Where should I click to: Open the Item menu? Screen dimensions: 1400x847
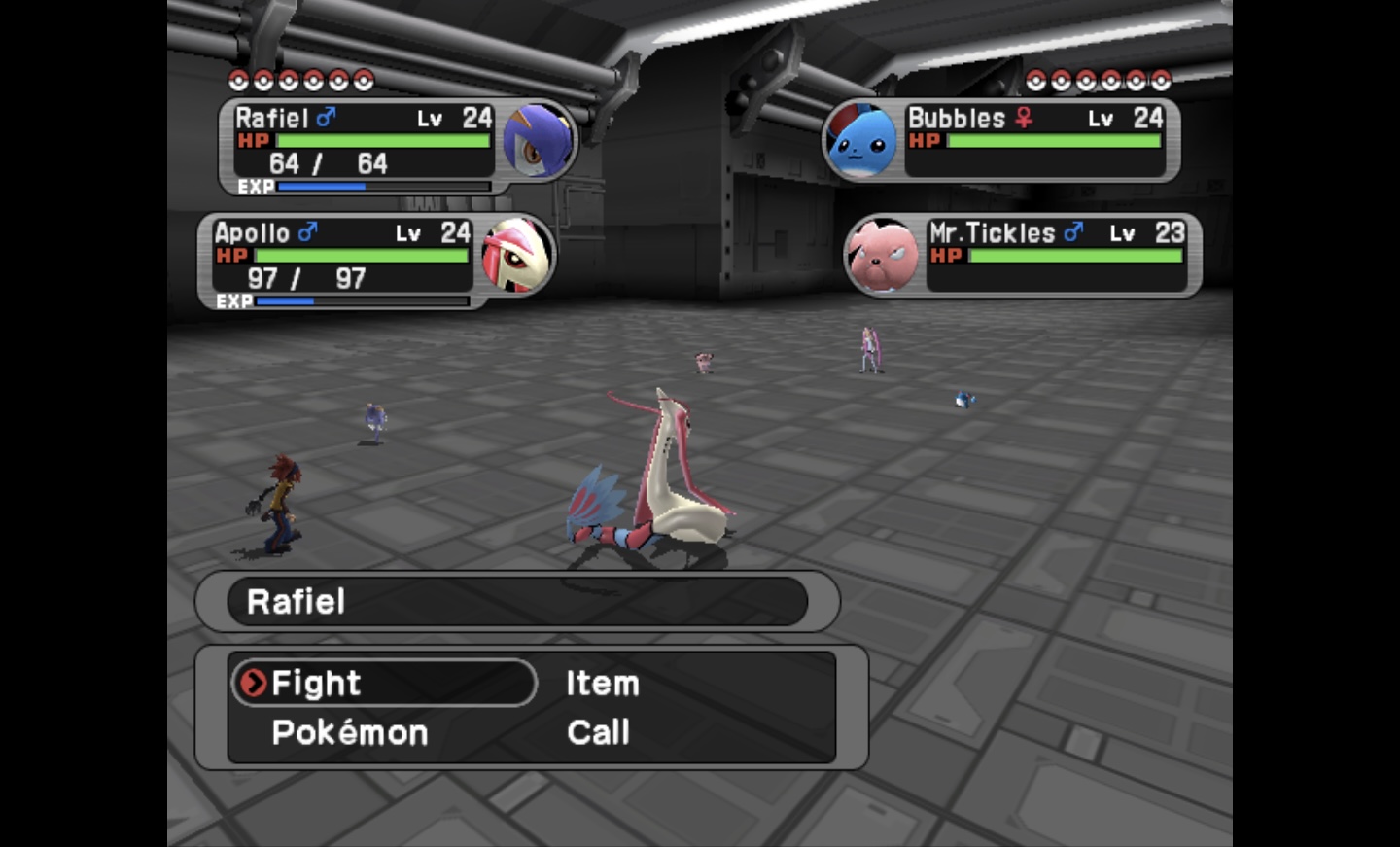point(603,683)
